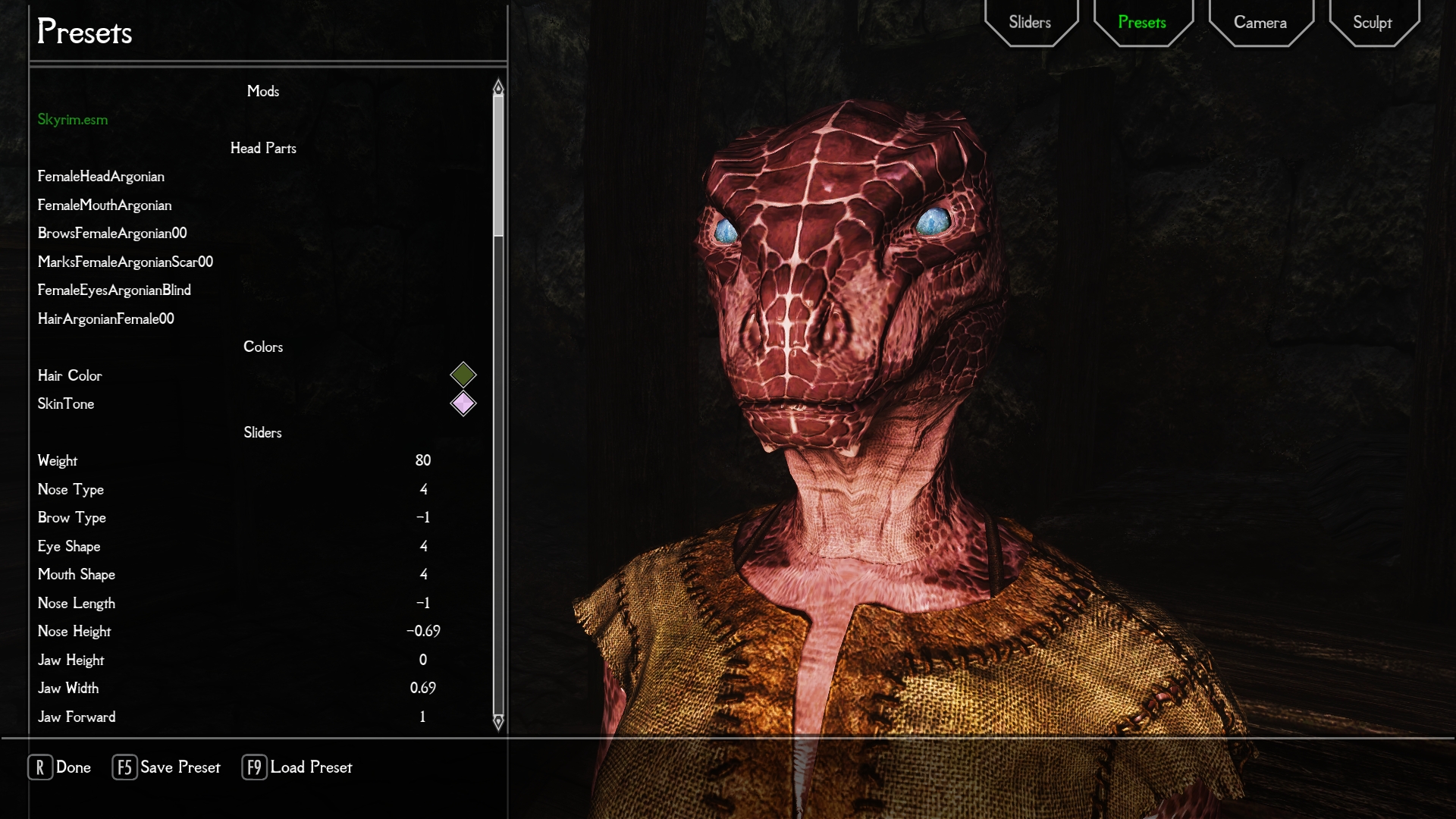Image resolution: width=1456 pixels, height=819 pixels.
Task: Switch to the Sliders tab
Action: pyautogui.click(x=1030, y=23)
